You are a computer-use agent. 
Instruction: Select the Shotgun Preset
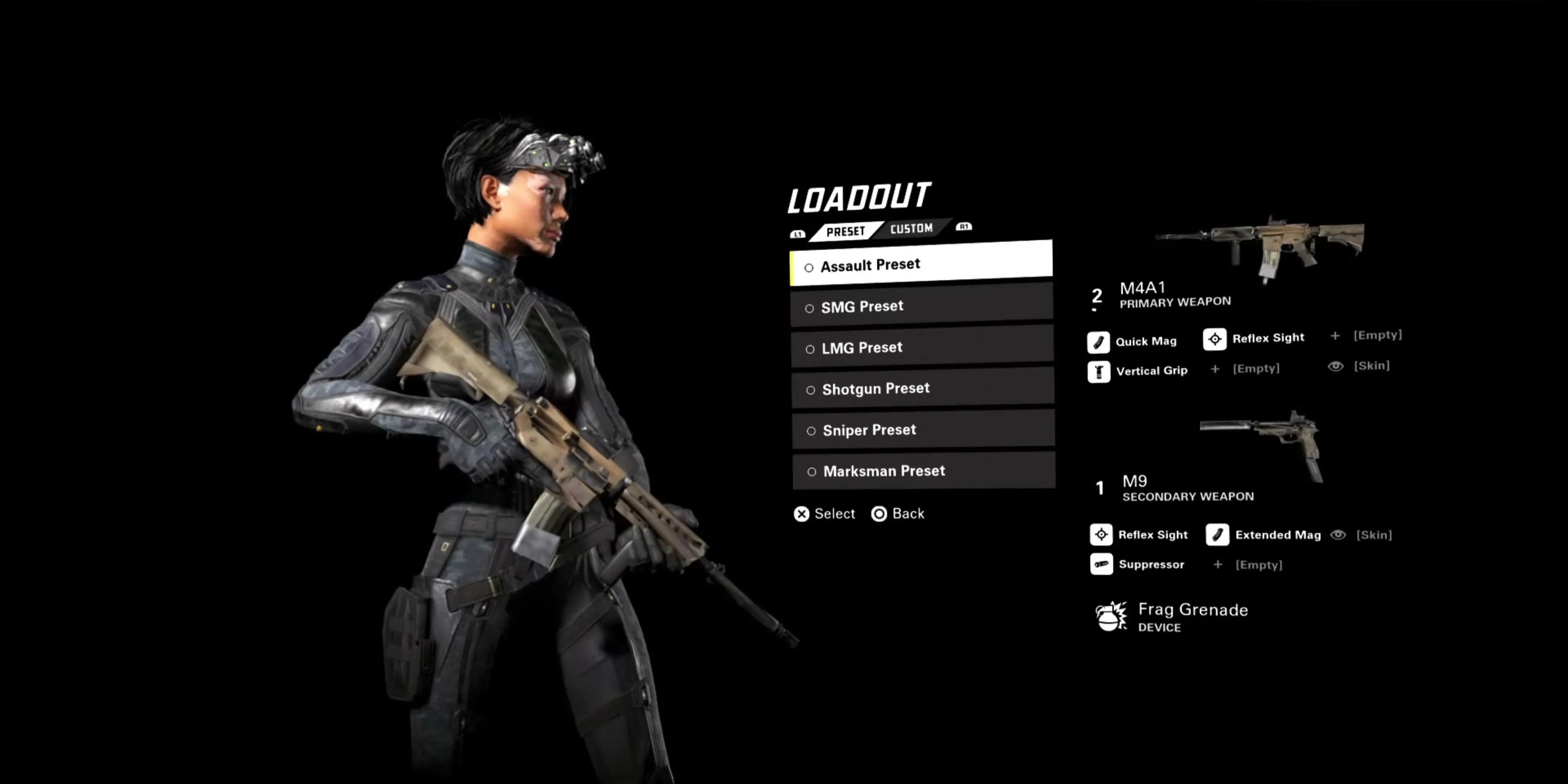[922, 388]
